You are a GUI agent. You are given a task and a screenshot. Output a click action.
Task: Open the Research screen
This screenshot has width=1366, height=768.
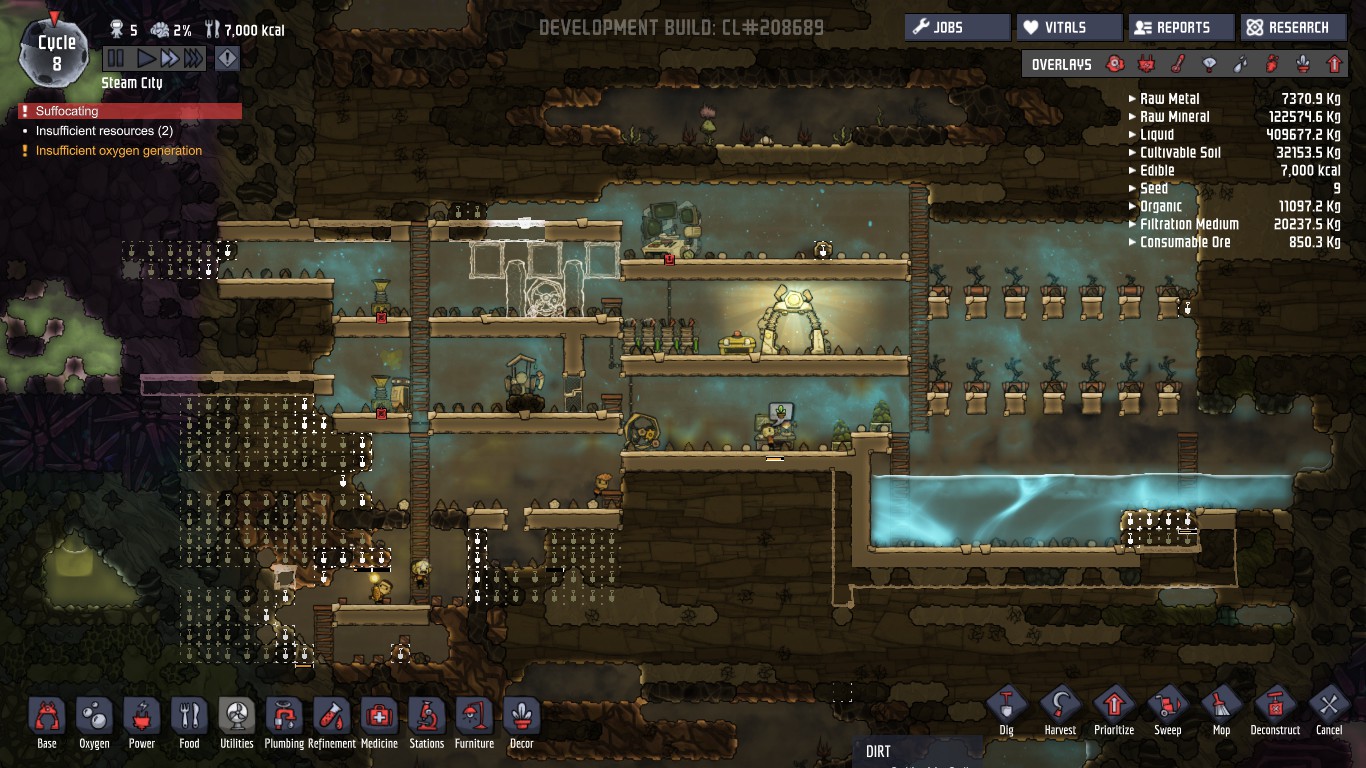[1292, 28]
